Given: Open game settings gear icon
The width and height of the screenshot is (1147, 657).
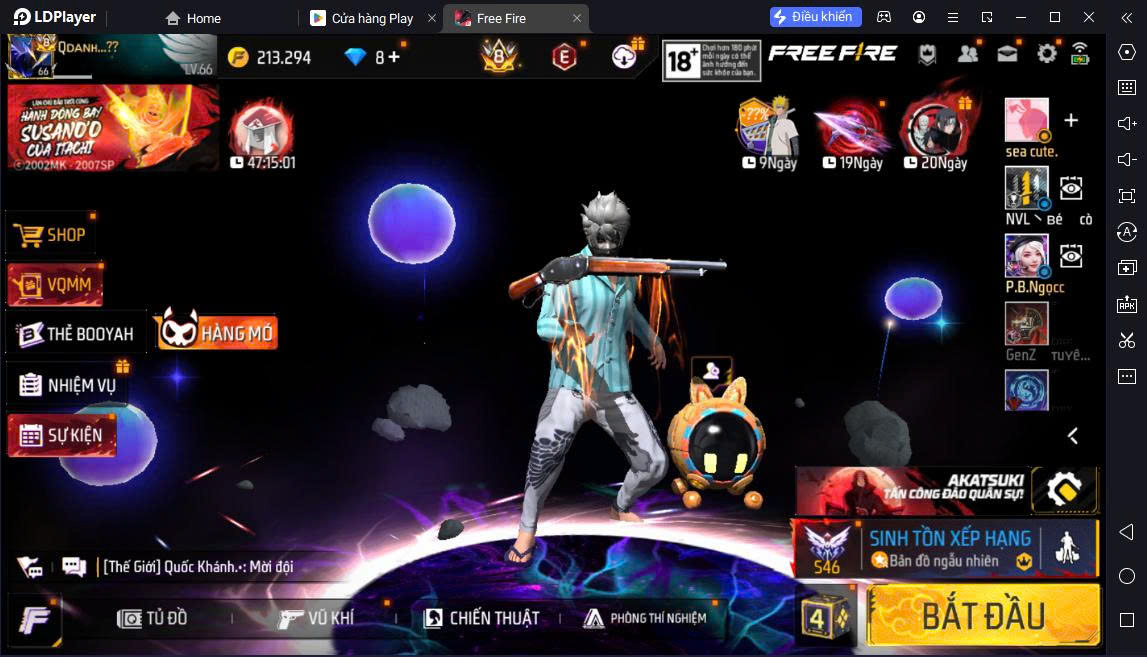Looking at the screenshot, I should pyautogui.click(x=1046, y=54).
